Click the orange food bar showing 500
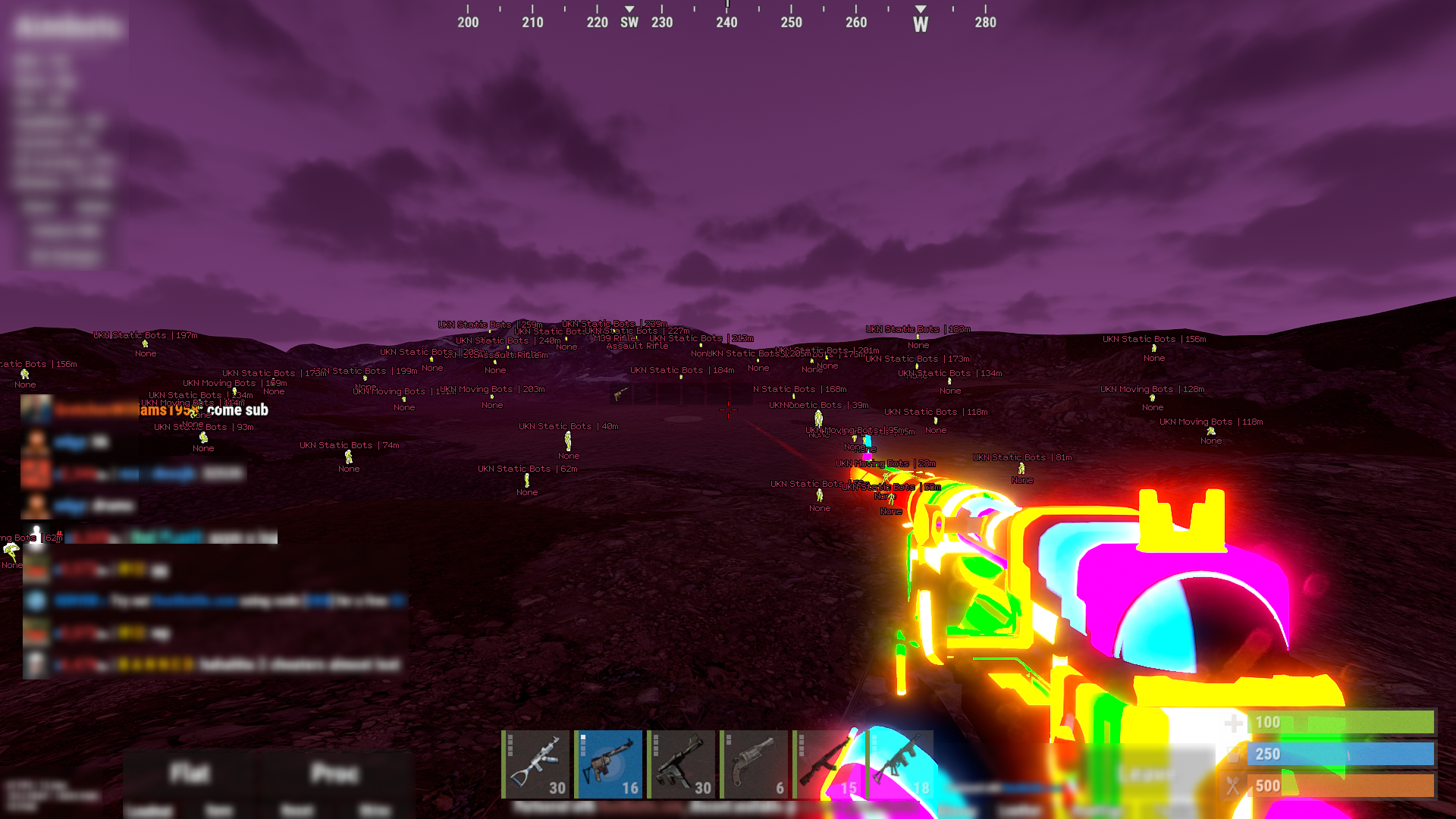Viewport: 1456px width, 819px height. pos(1342,786)
